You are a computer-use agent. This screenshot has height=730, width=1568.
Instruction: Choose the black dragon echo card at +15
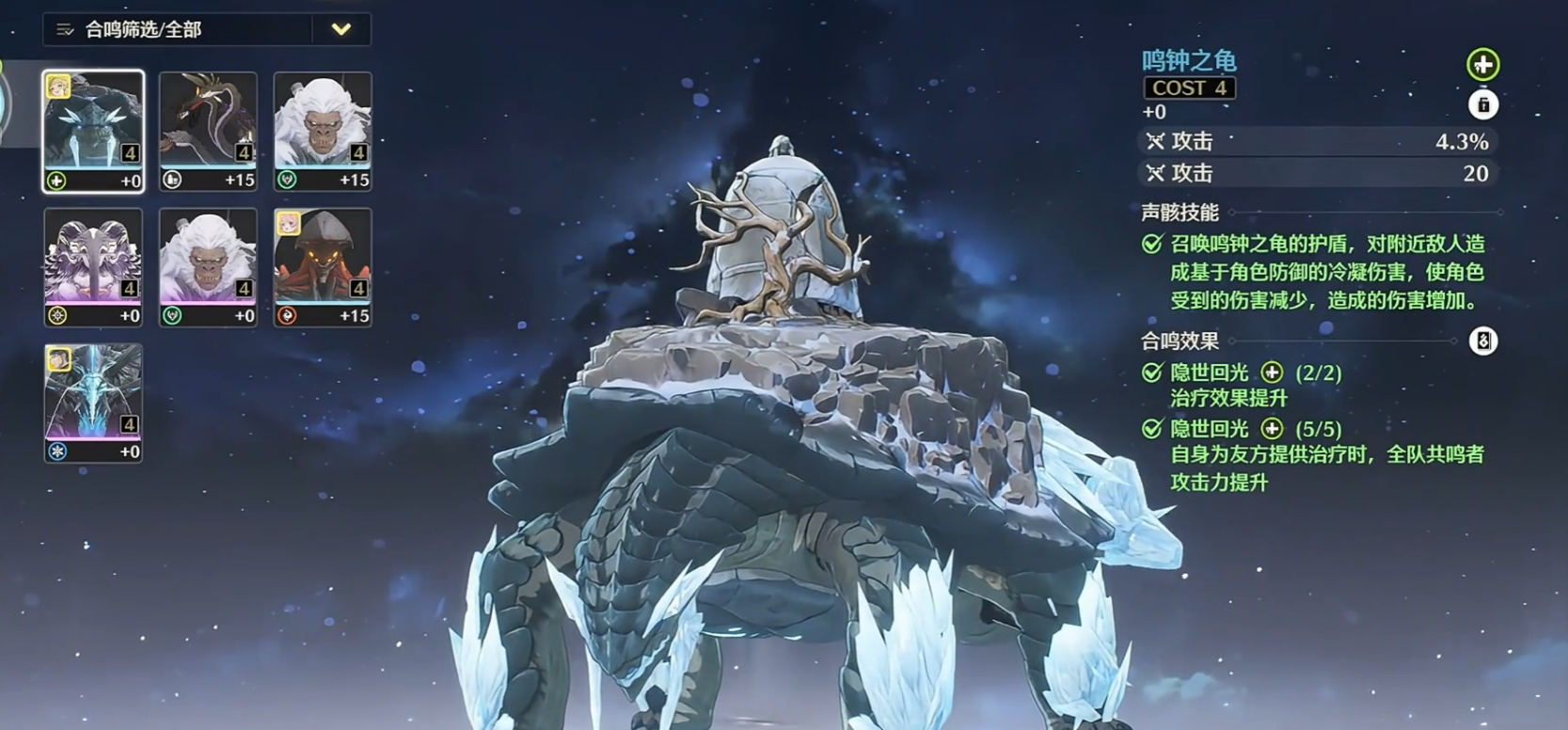click(208, 131)
